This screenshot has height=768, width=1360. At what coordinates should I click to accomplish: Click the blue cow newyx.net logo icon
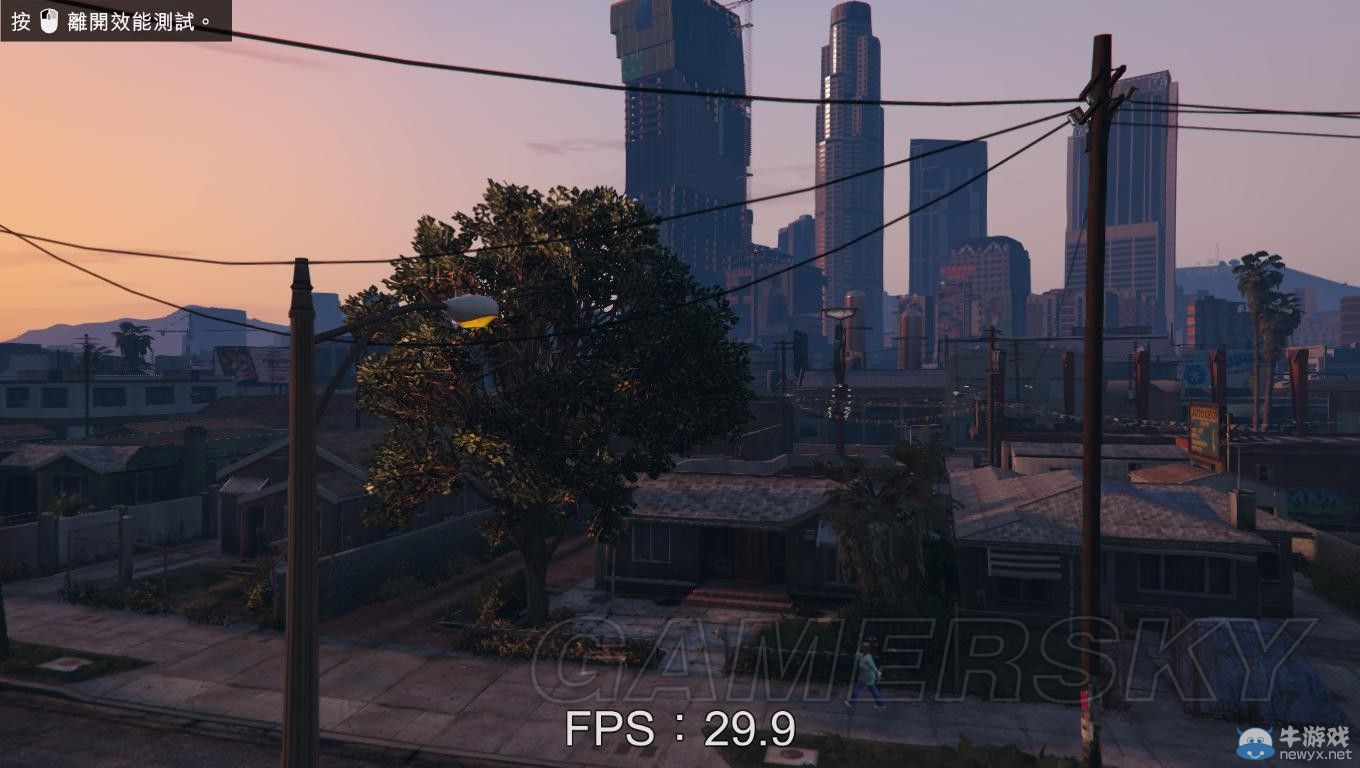click(1255, 743)
